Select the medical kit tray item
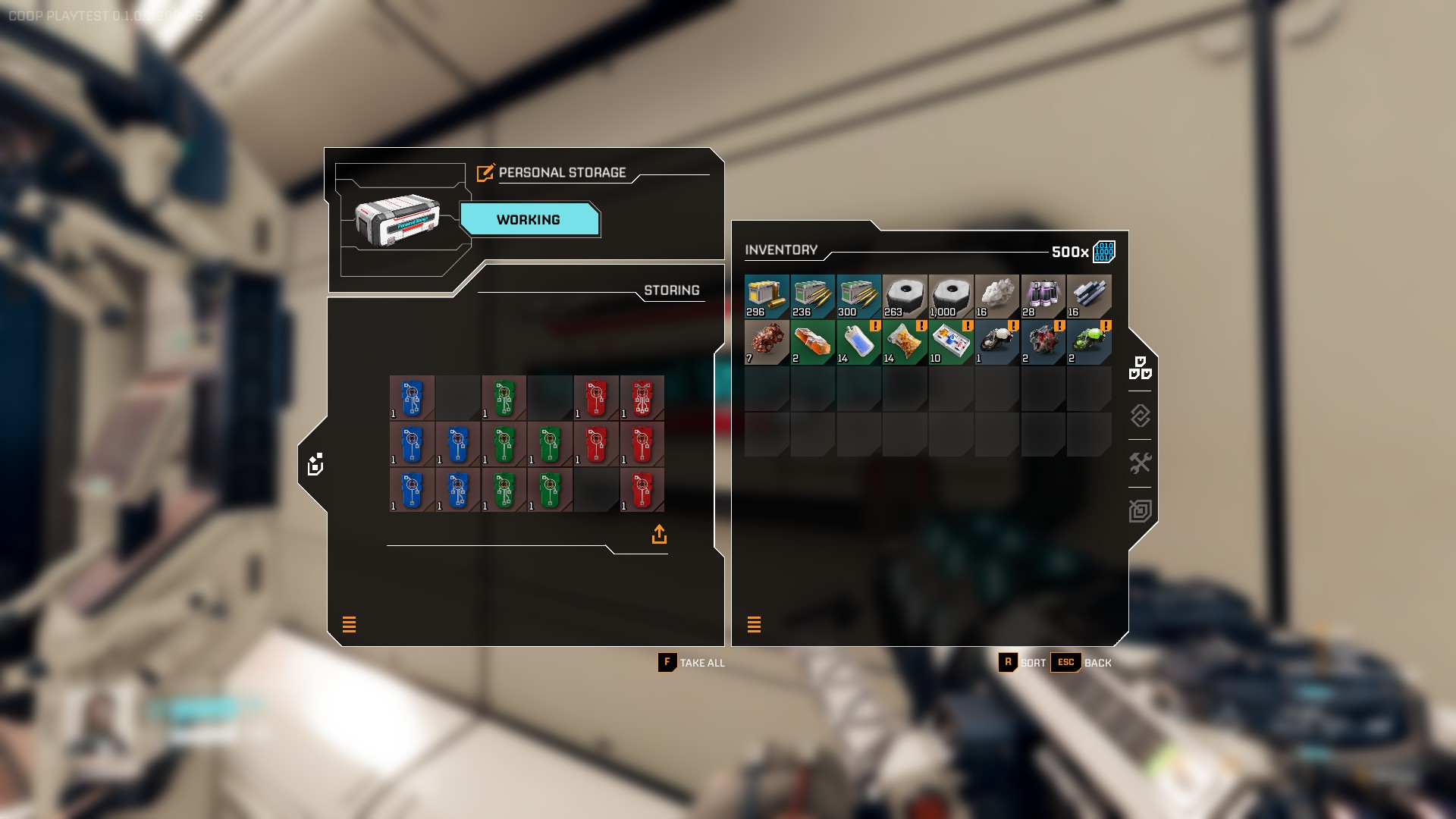The image size is (1456, 819). (x=951, y=343)
